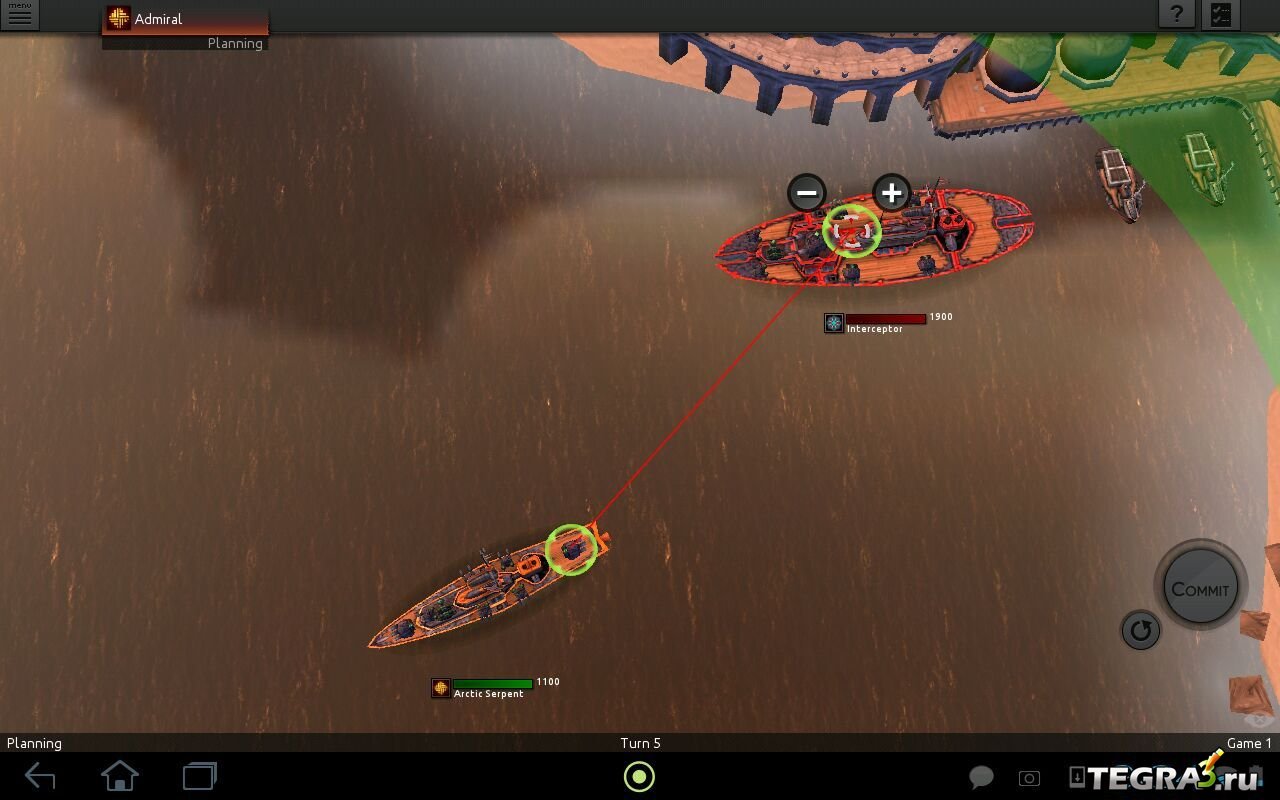Tap the Android home button
The width and height of the screenshot is (1280, 800).
pos(120,776)
